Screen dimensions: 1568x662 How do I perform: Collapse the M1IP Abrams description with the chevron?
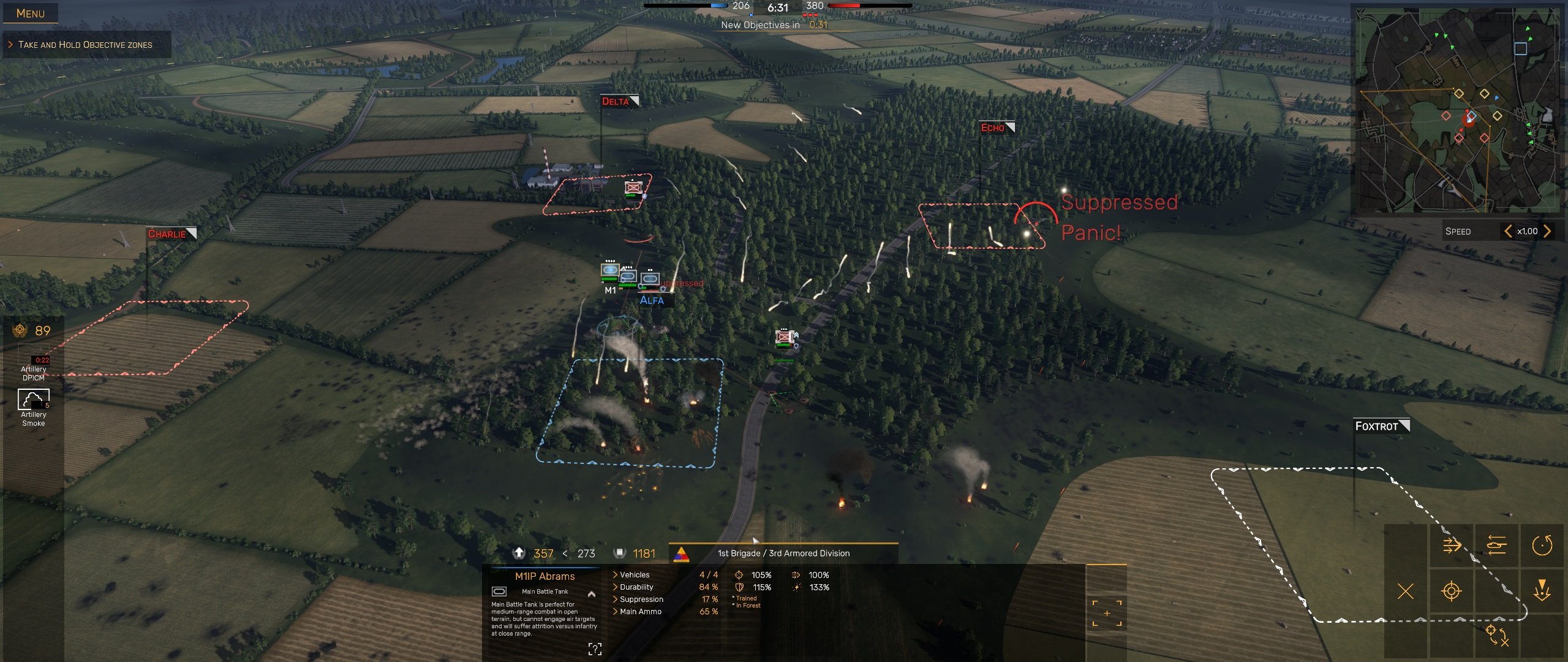(x=592, y=595)
